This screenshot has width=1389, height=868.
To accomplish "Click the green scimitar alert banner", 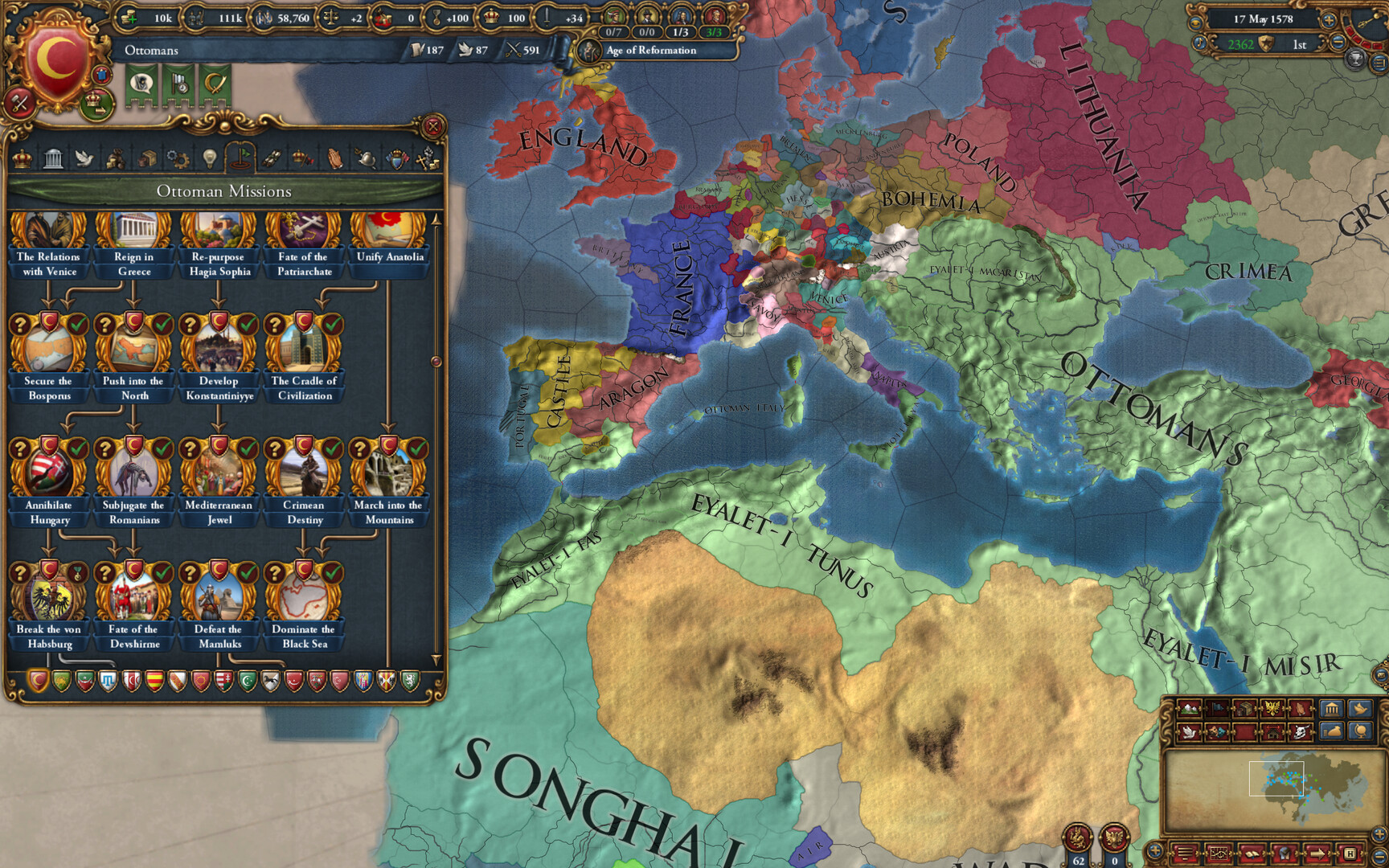I will pyautogui.click(x=215, y=84).
